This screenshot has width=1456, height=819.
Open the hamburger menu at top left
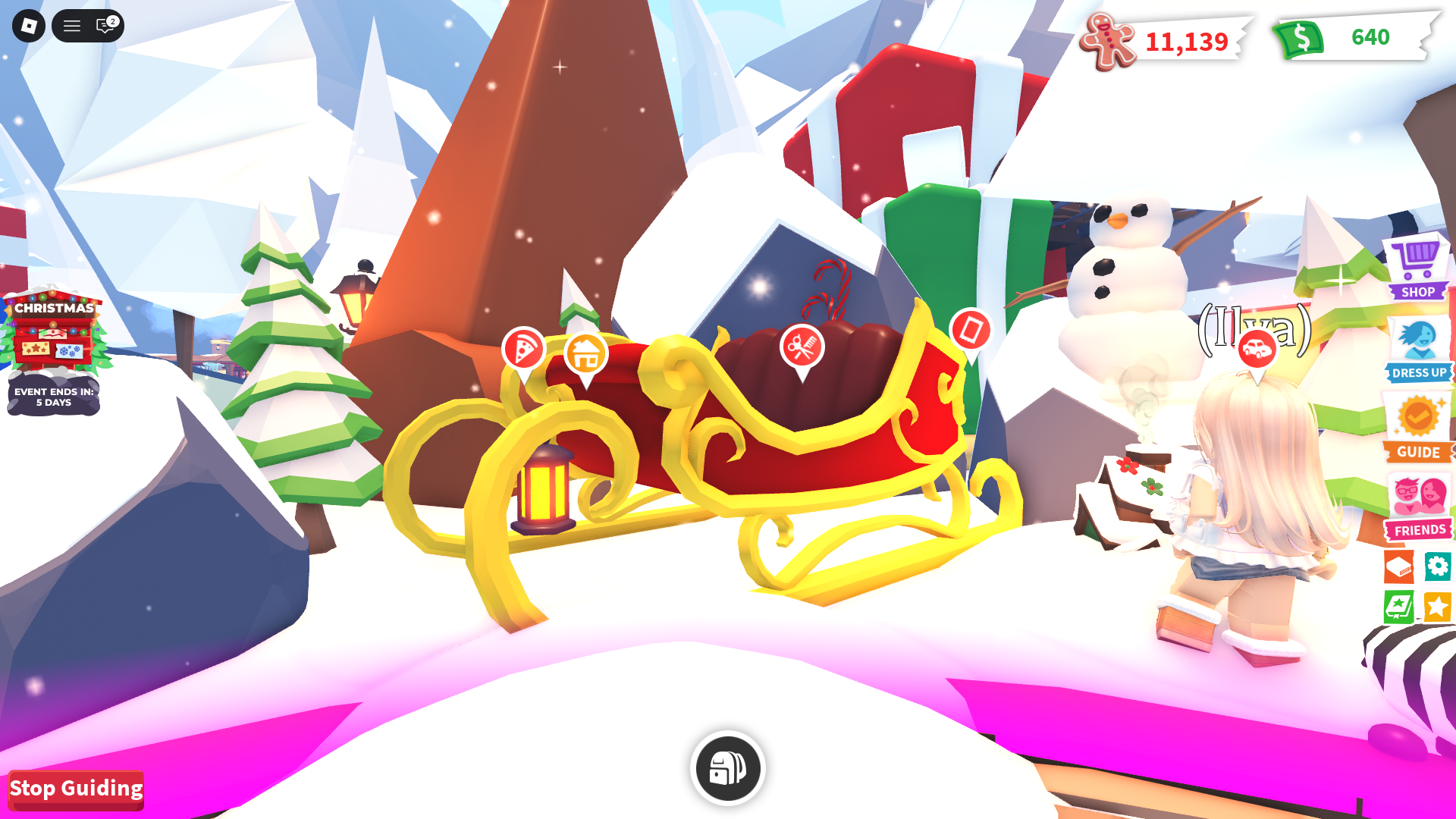coord(72,26)
